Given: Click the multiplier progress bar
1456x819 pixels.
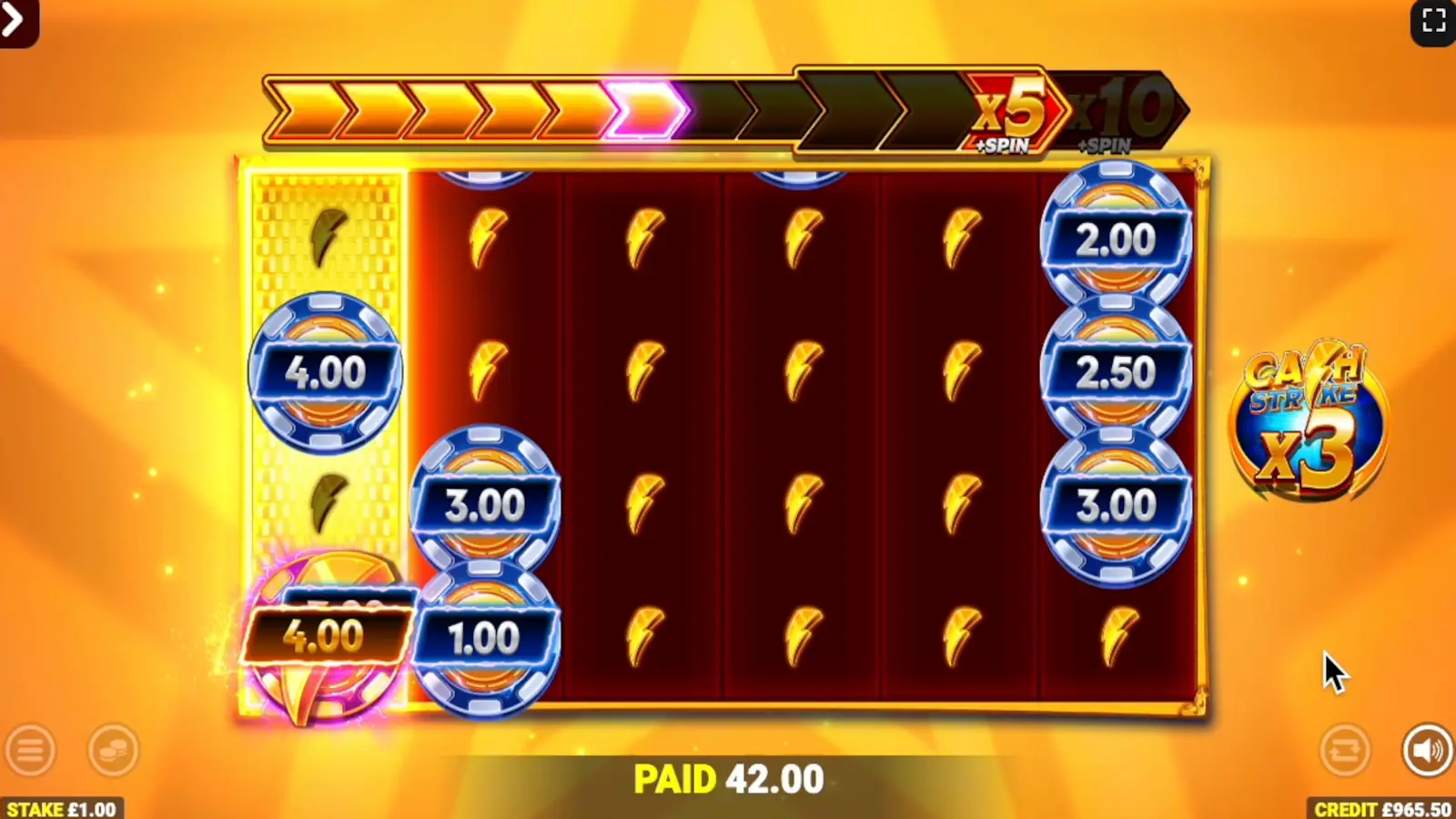Looking at the screenshot, I should pos(637,109).
